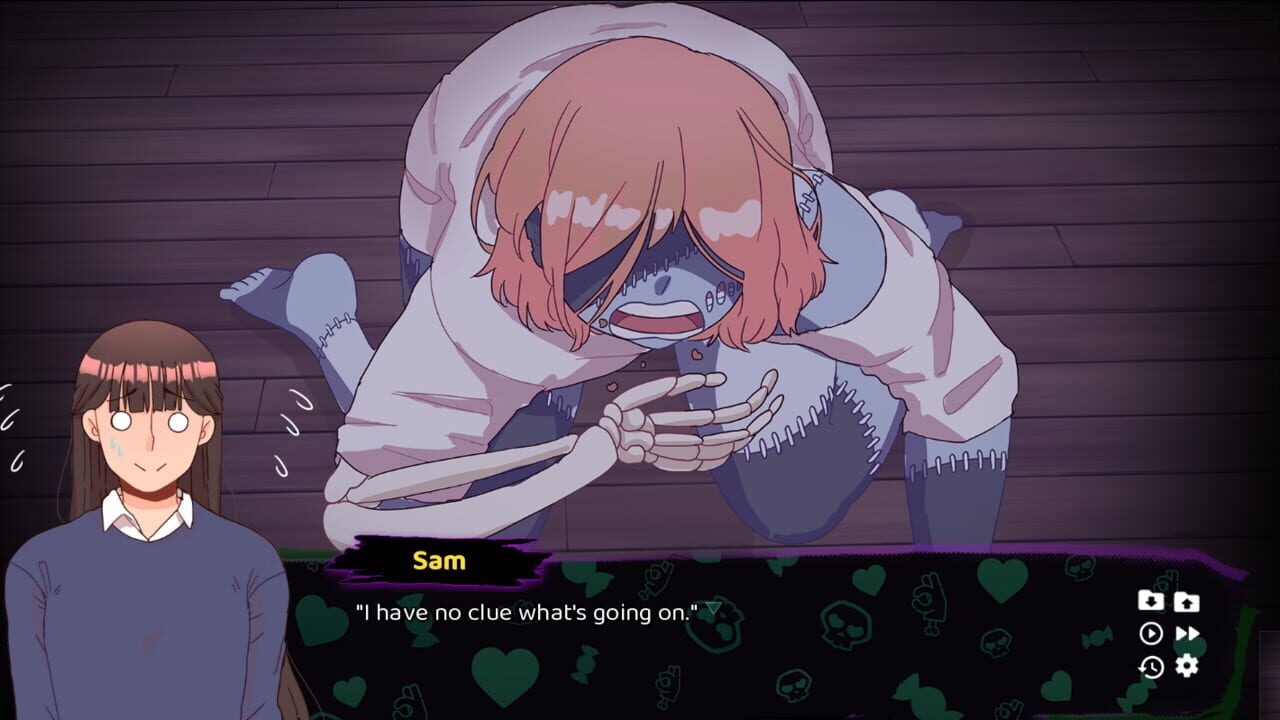The image size is (1280, 720).
Task: Select the Sam name plate
Action: tap(437, 561)
